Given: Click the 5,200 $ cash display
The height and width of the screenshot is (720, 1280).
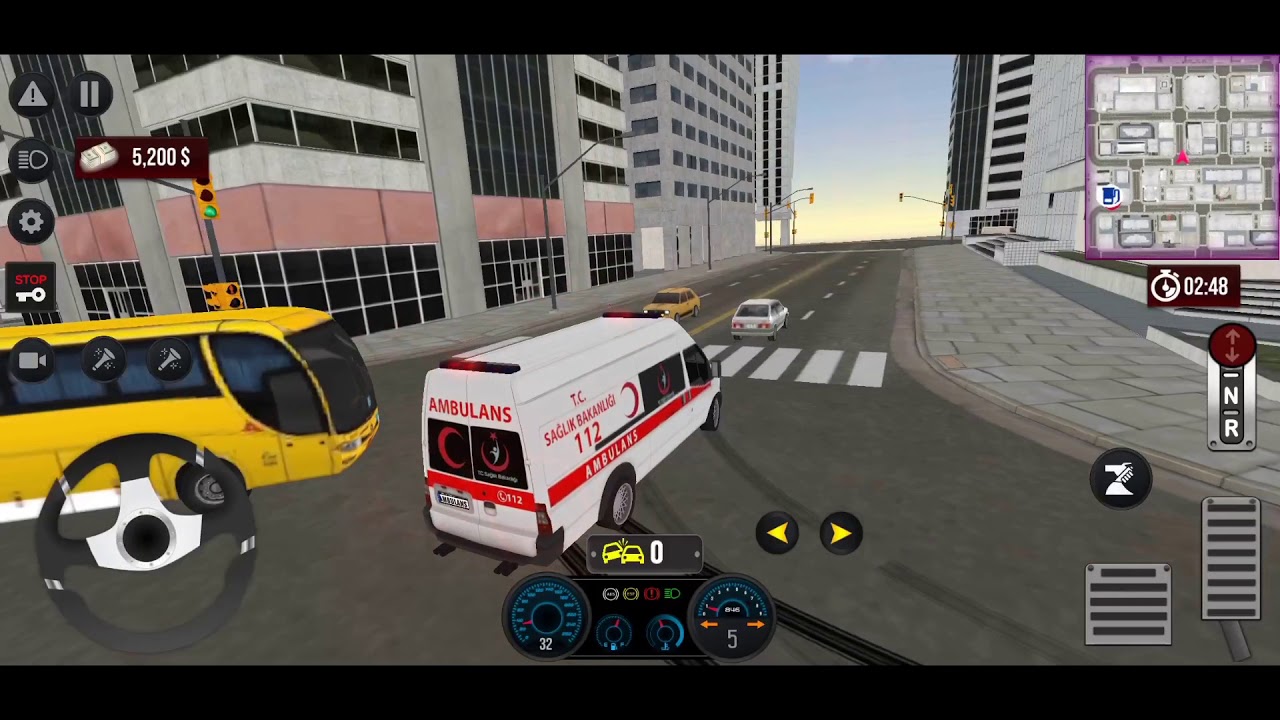Looking at the screenshot, I should point(142,158).
